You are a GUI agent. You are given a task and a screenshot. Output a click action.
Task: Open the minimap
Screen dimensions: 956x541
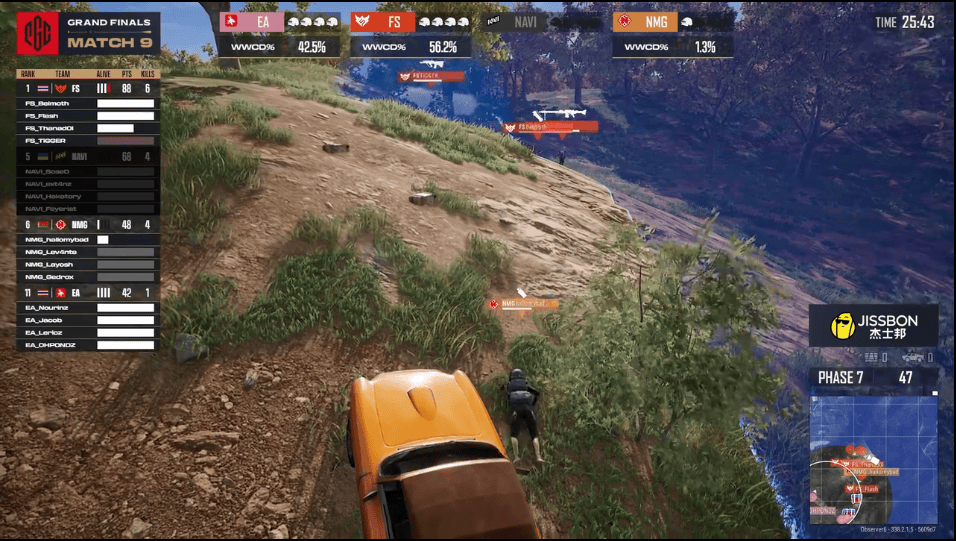pyautogui.click(x=872, y=459)
